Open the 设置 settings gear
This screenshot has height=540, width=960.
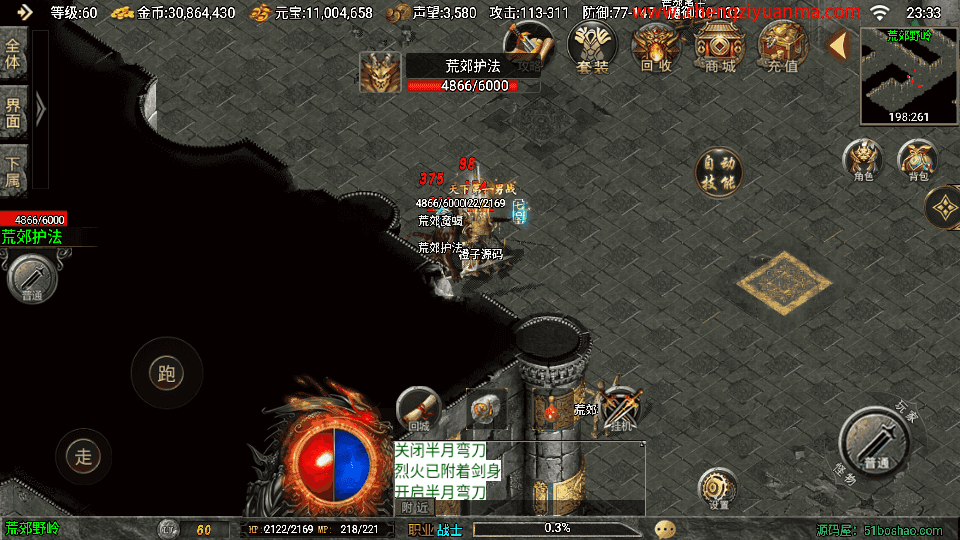click(718, 488)
